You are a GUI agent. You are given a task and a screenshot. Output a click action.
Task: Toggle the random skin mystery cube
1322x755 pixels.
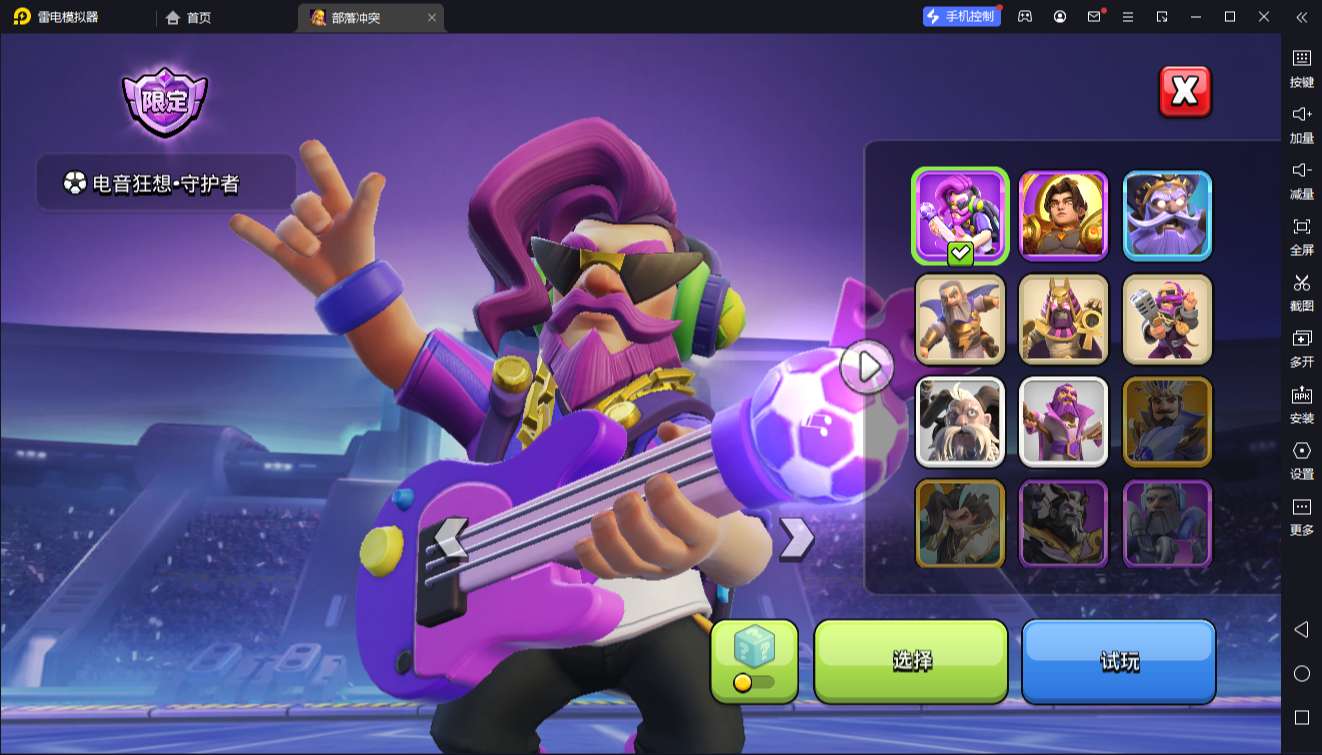click(x=754, y=661)
